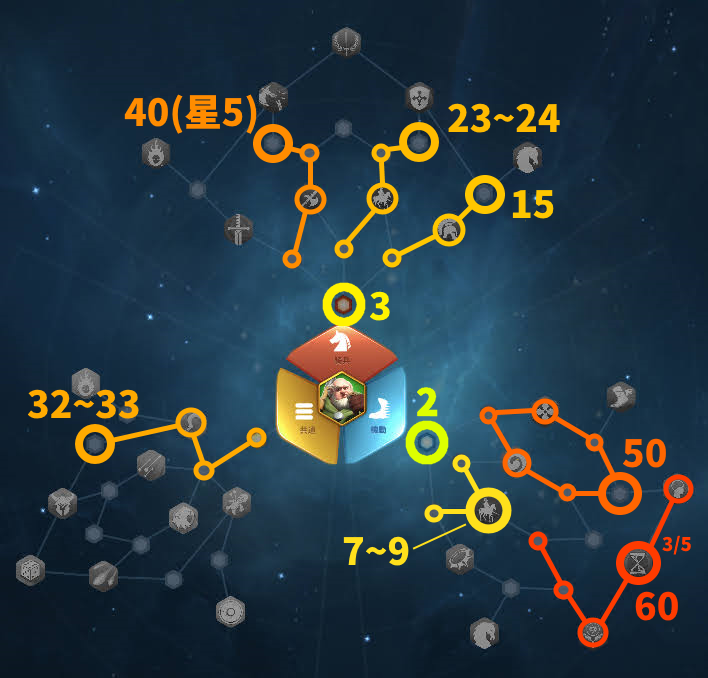
Task: Select the ringed node labeled 32~33
Action: (95, 441)
